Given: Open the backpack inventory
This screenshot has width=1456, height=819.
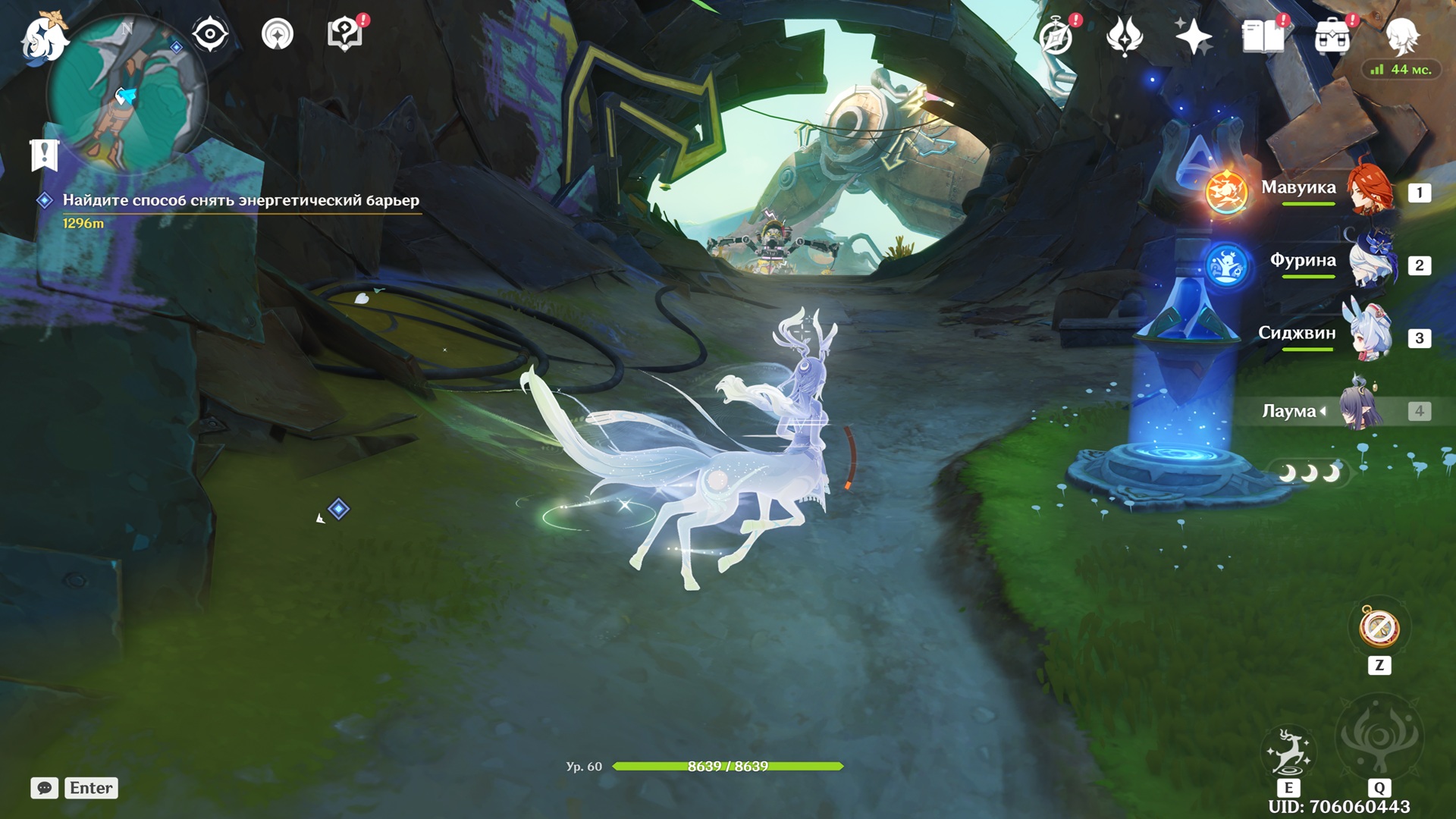Looking at the screenshot, I should (1332, 36).
